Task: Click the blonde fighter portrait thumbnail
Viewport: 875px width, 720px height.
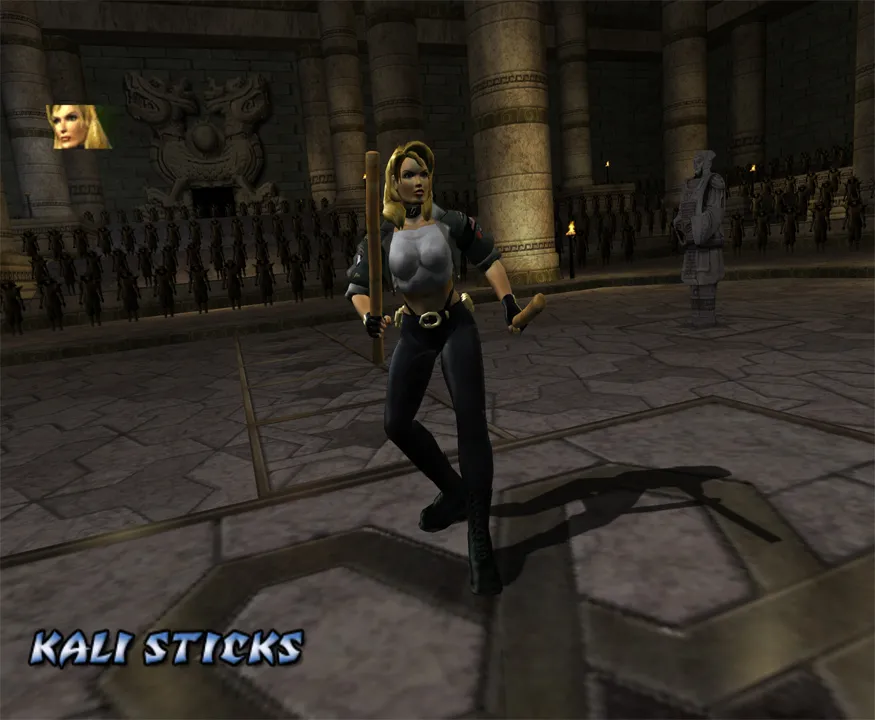Action: tap(79, 127)
